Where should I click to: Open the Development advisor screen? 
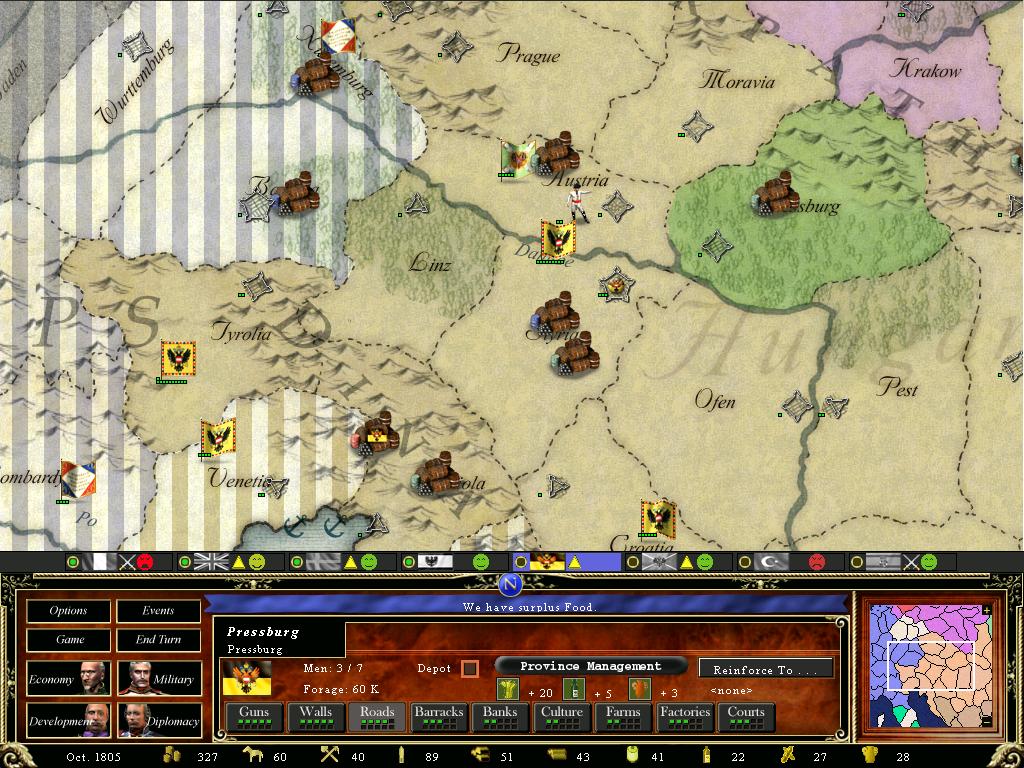[x=68, y=720]
